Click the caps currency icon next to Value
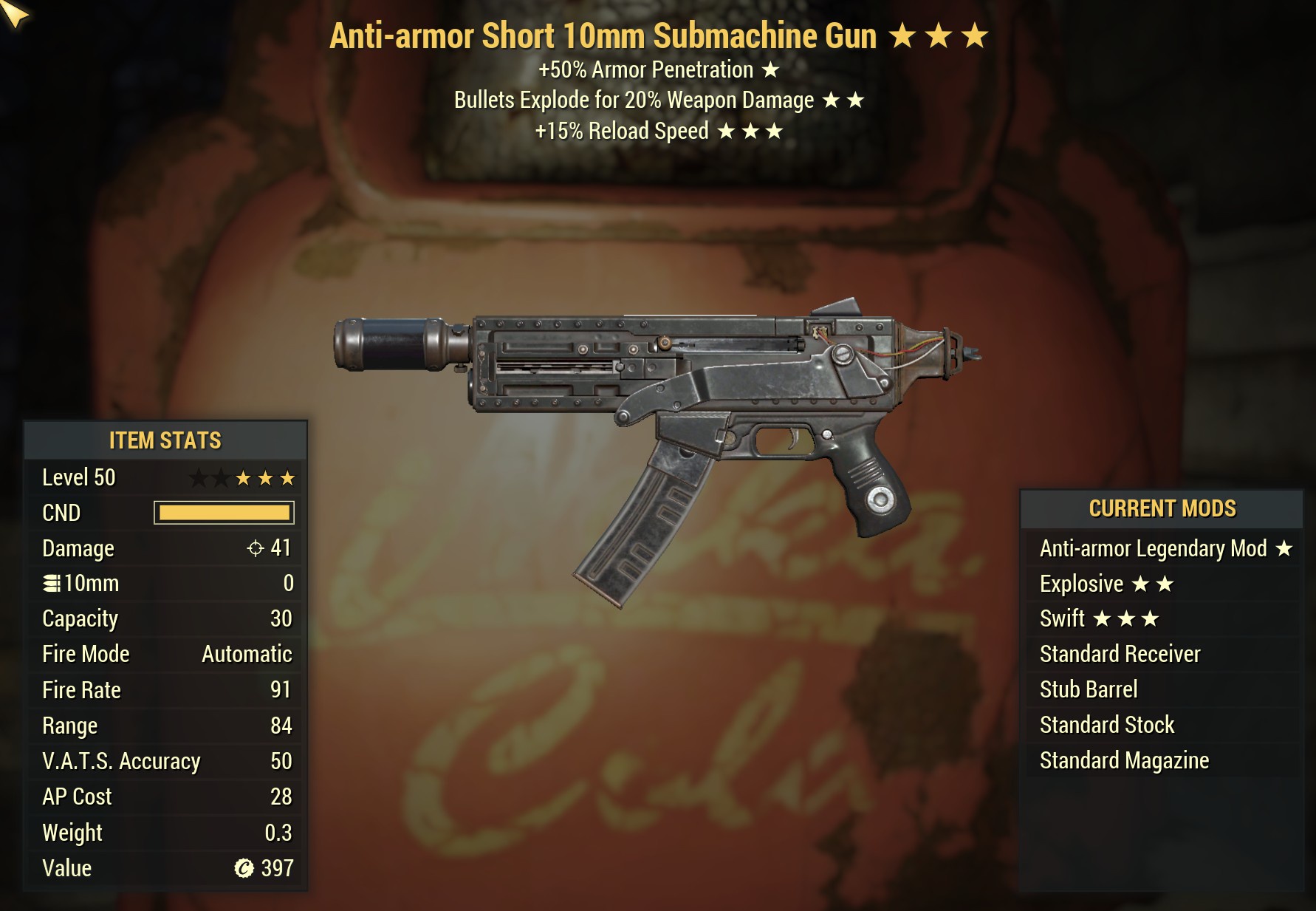 (244, 868)
